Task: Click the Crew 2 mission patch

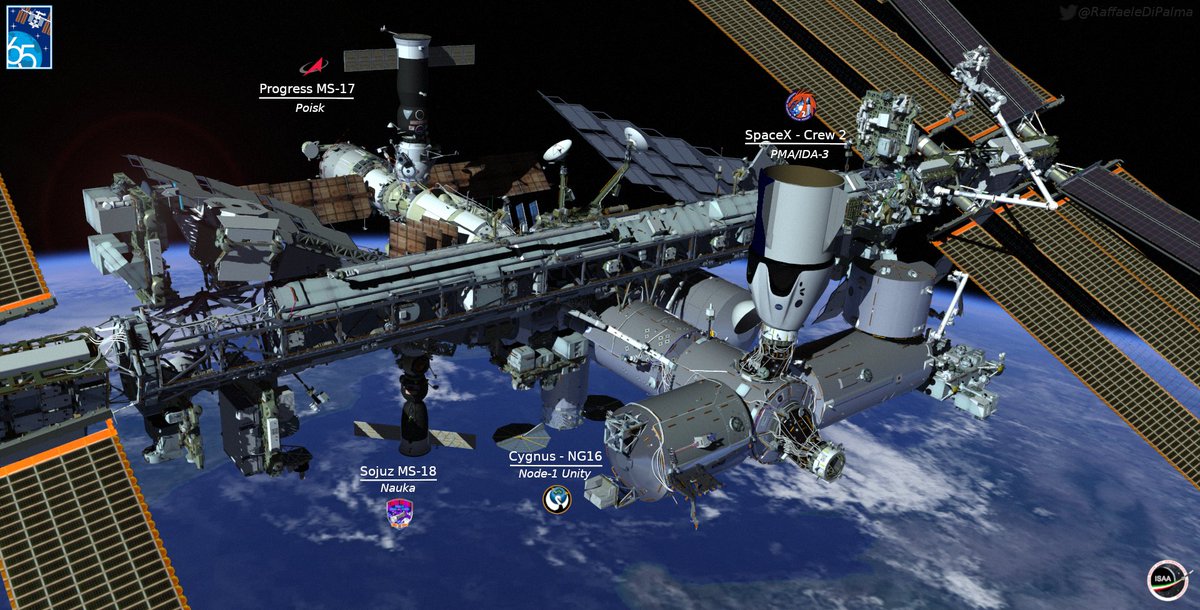Action: pos(799,106)
